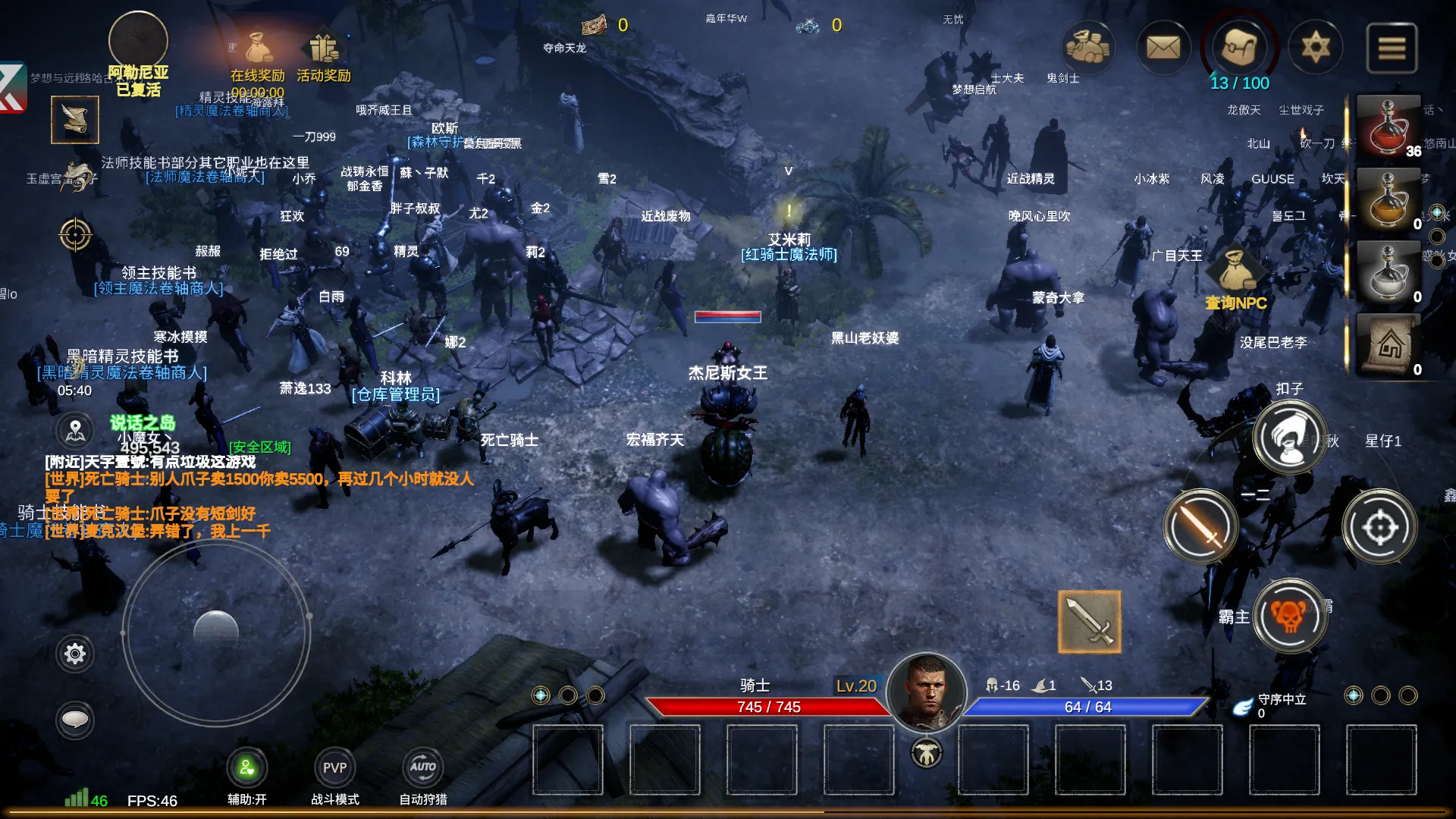Tap the crosshair target-select button

(x=1379, y=526)
